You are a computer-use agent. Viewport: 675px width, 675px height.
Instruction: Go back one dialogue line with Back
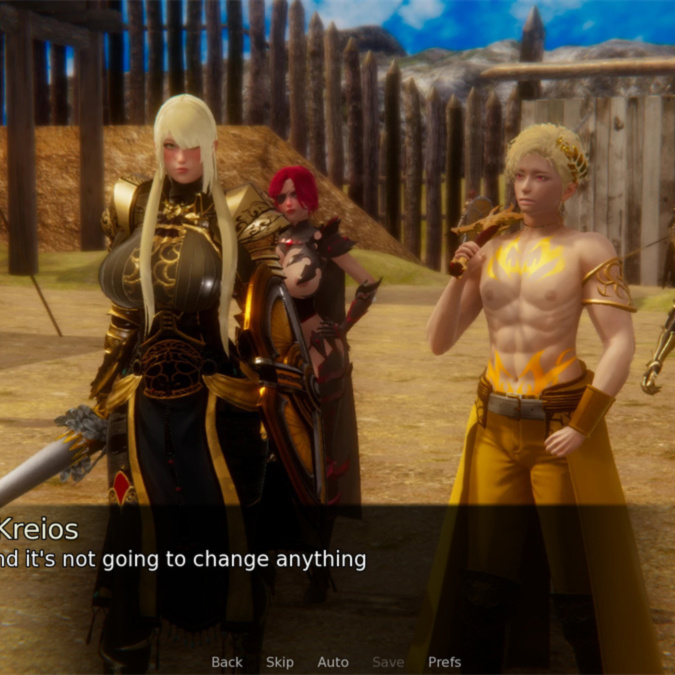227,662
